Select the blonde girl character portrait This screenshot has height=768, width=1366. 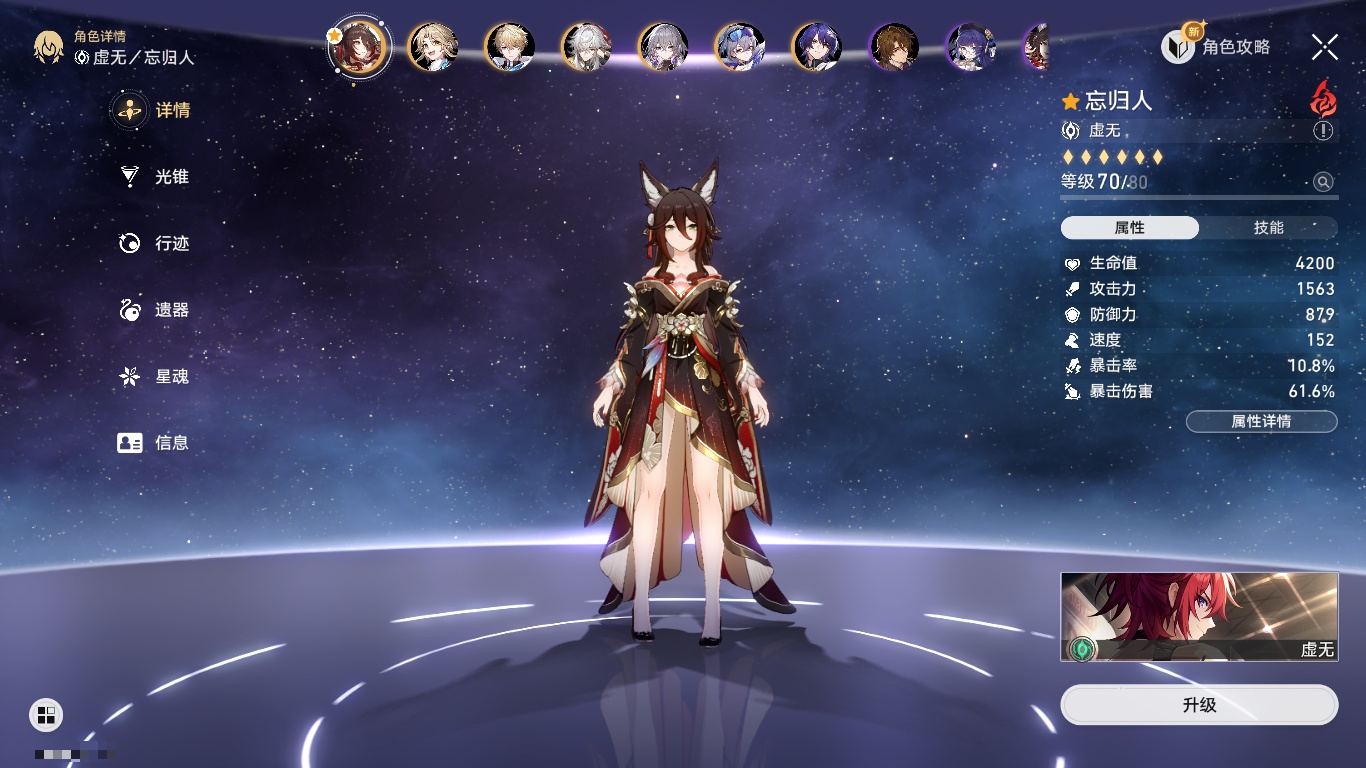click(433, 47)
